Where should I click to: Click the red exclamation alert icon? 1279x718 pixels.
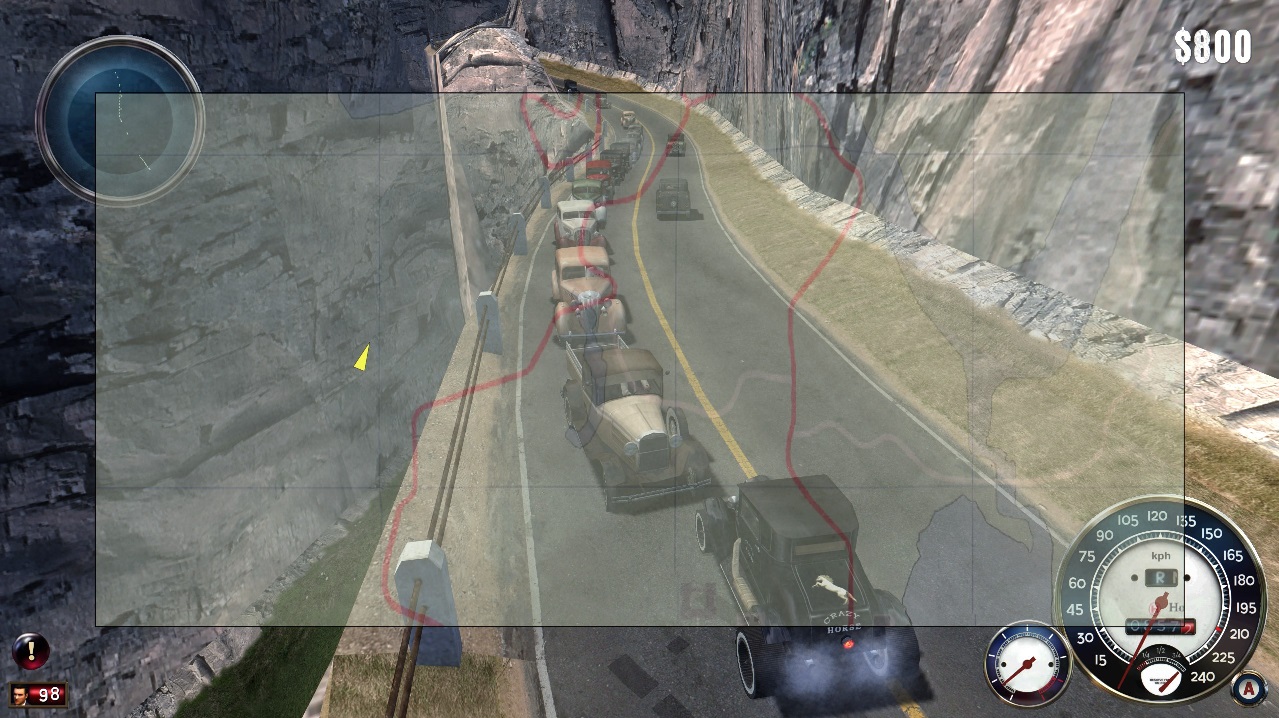coord(31,651)
